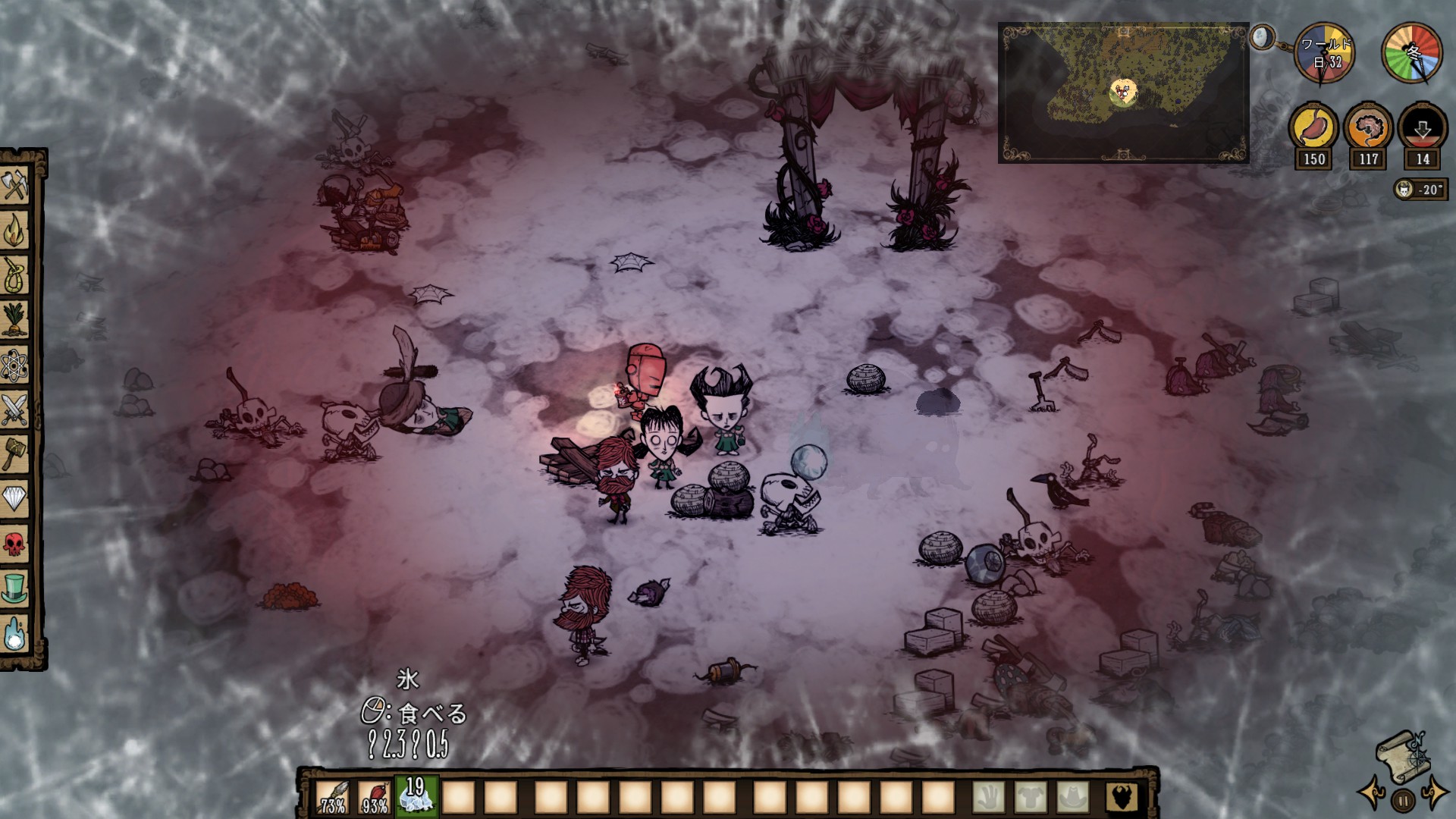Rotate the camera right with the arrow
1456x819 pixels.
tap(1435, 792)
